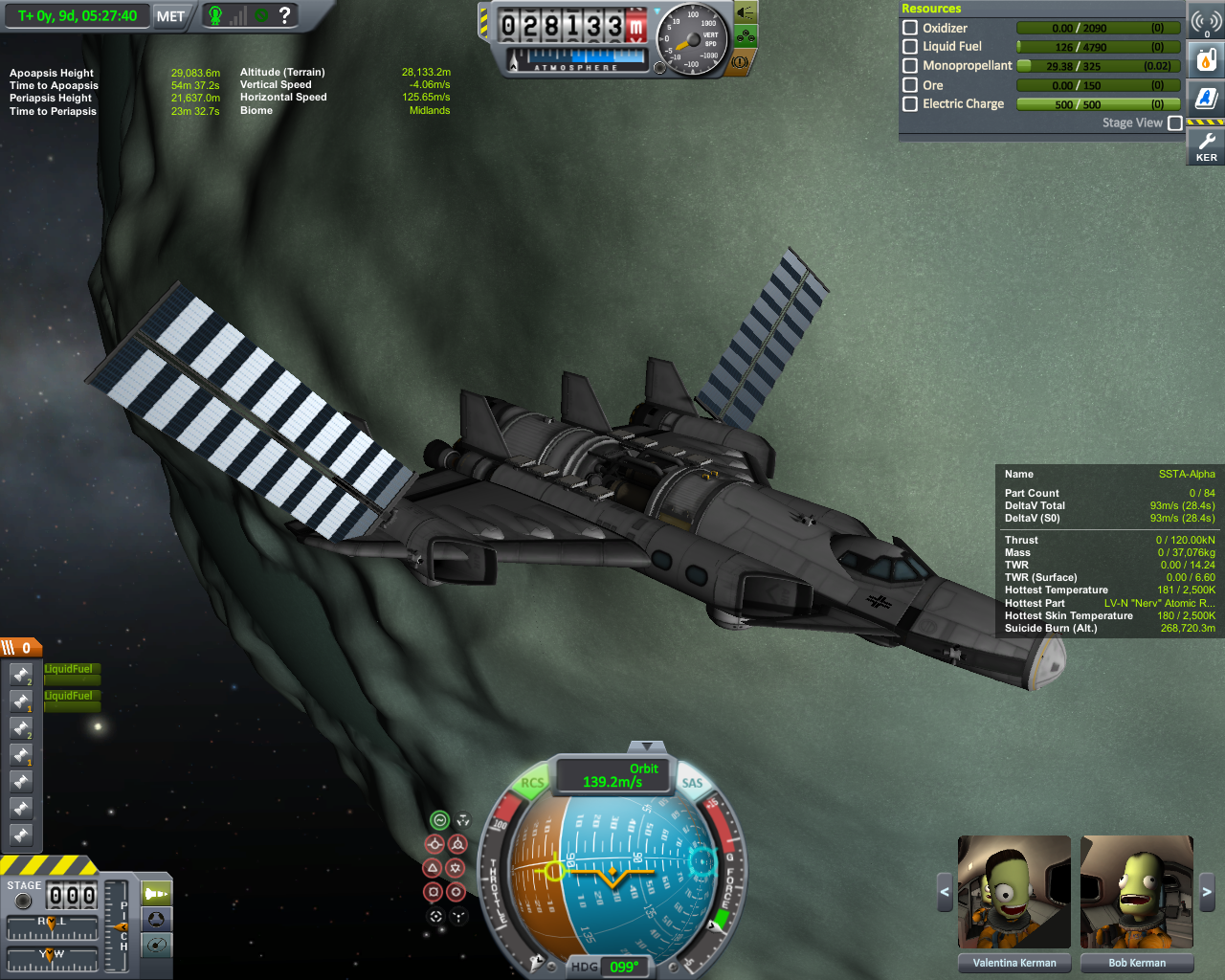Toggle RCS on the navball
Image resolution: width=1225 pixels, height=980 pixels.
tap(532, 783)
